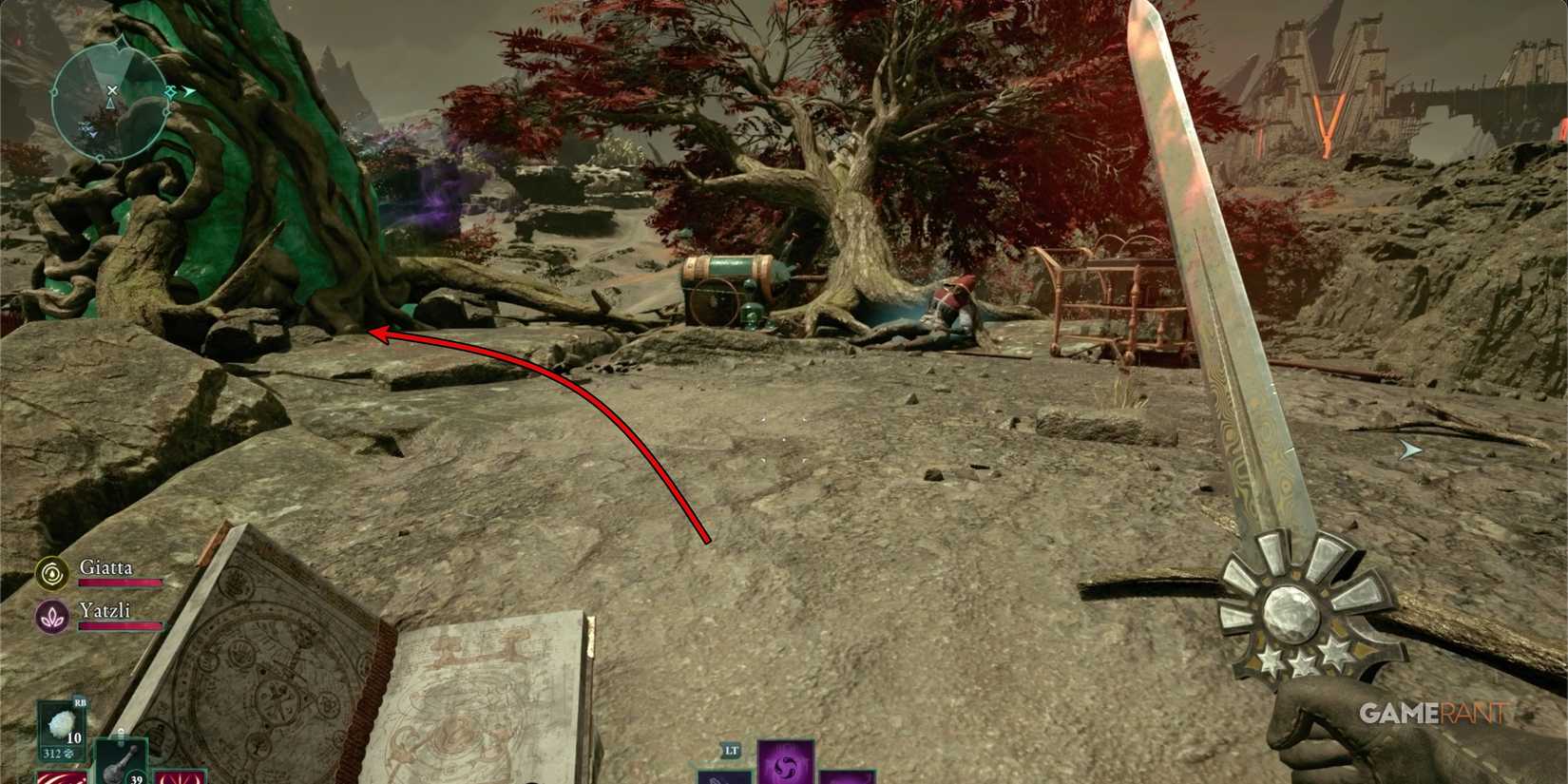The width and height of the screenshot is (1568, 784).
Task: Click Yatzli's red health bar
Action: (119, 626)
